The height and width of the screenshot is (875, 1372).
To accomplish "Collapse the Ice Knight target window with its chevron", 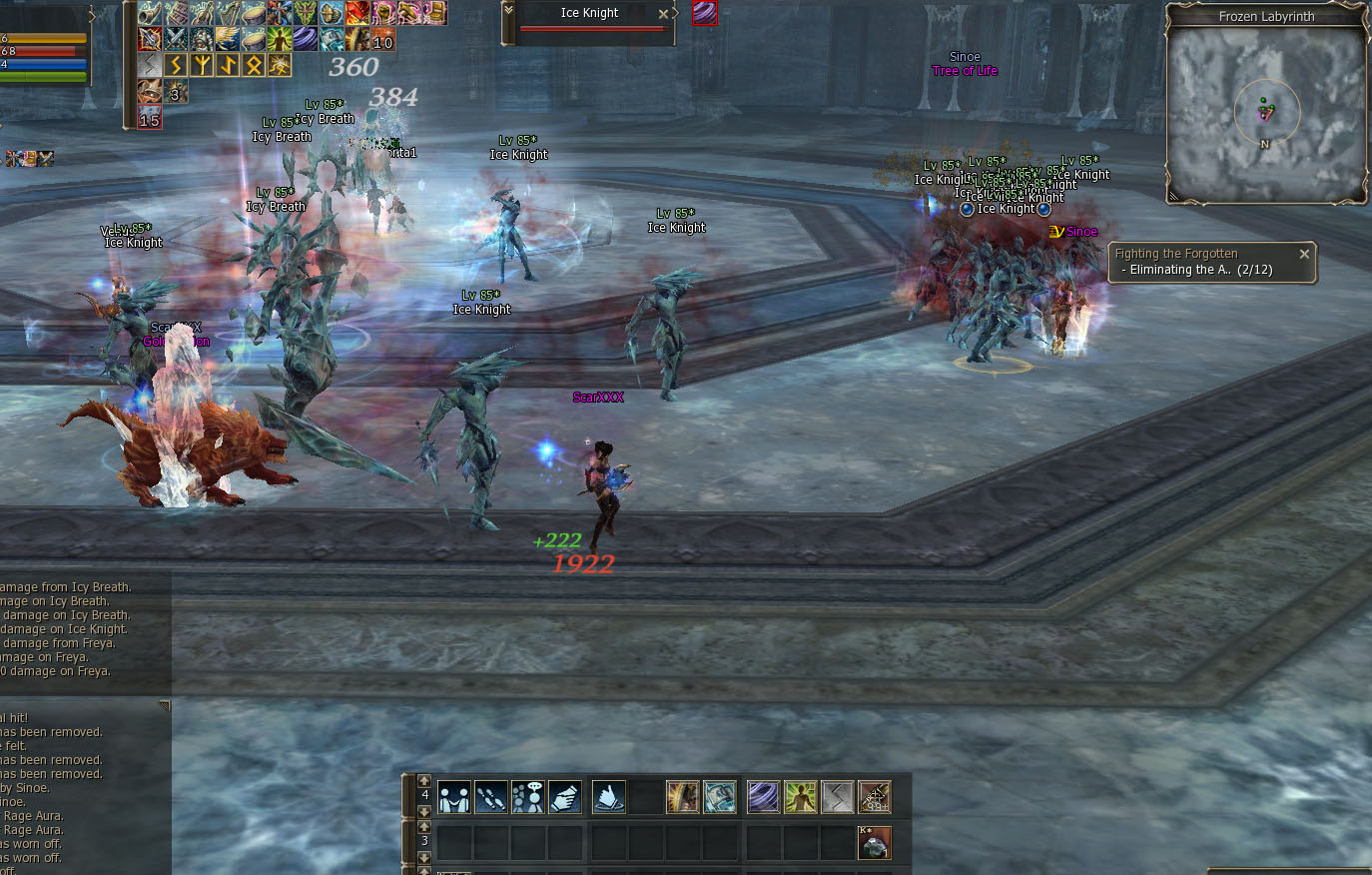I will click(508, 11).
